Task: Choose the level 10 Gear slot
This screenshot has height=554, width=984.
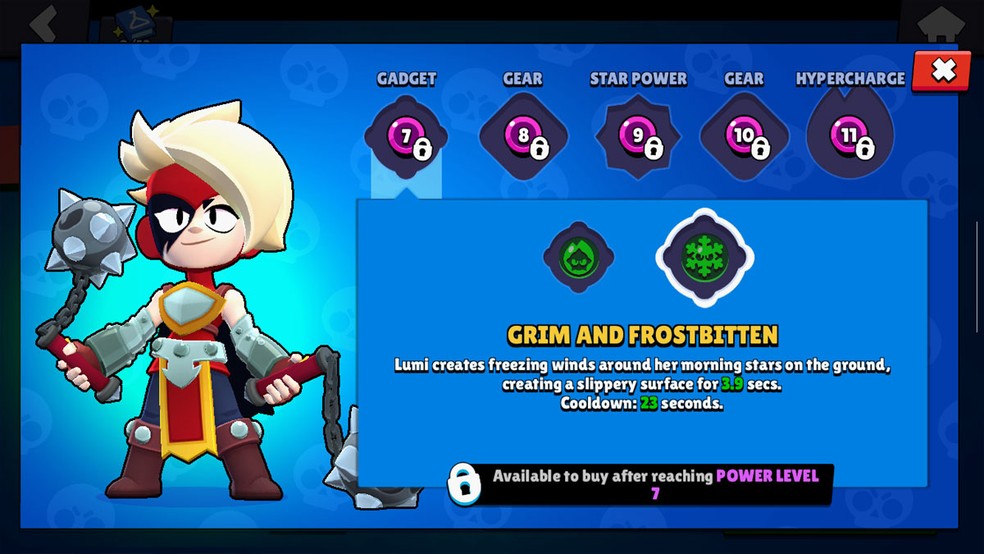Action: pyautogui.click(x=744, y=137)
